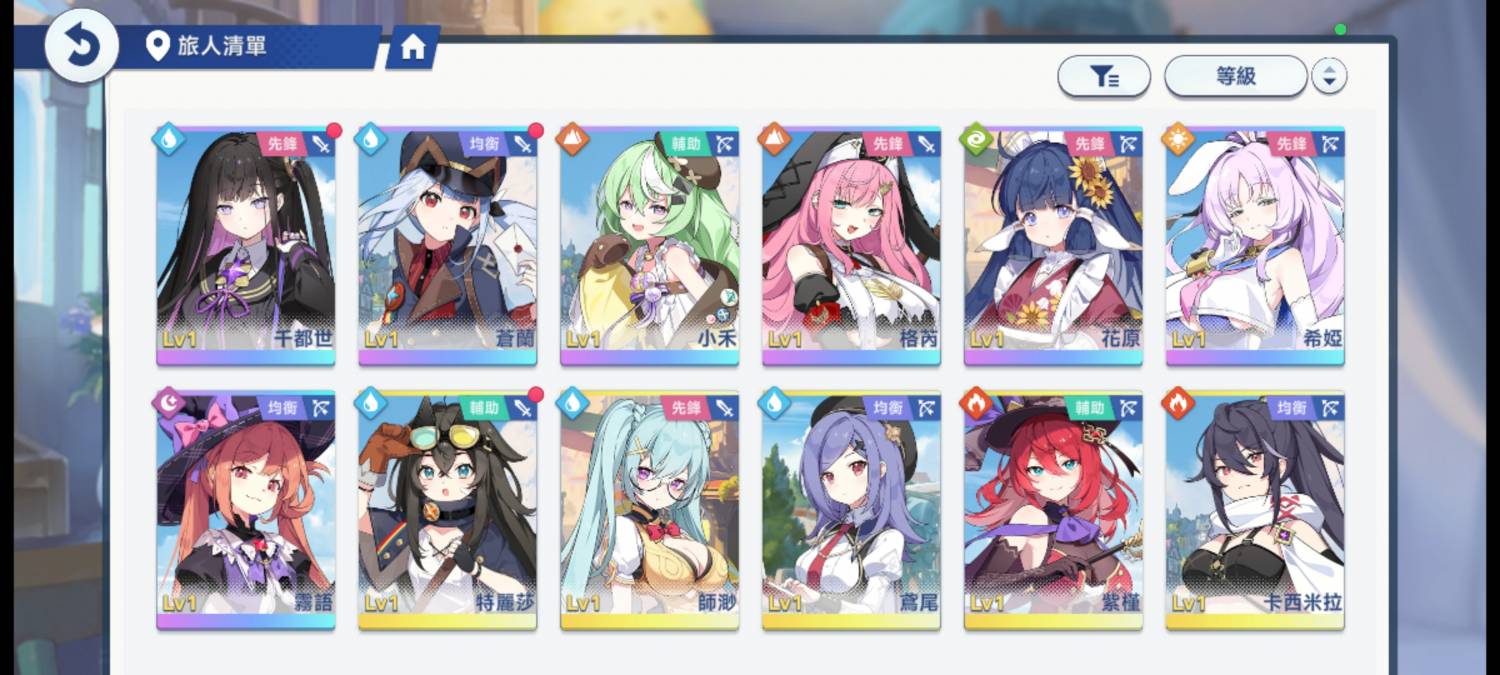
Task: Open the 等級 sort dropdown
Action: (1236, 76)
